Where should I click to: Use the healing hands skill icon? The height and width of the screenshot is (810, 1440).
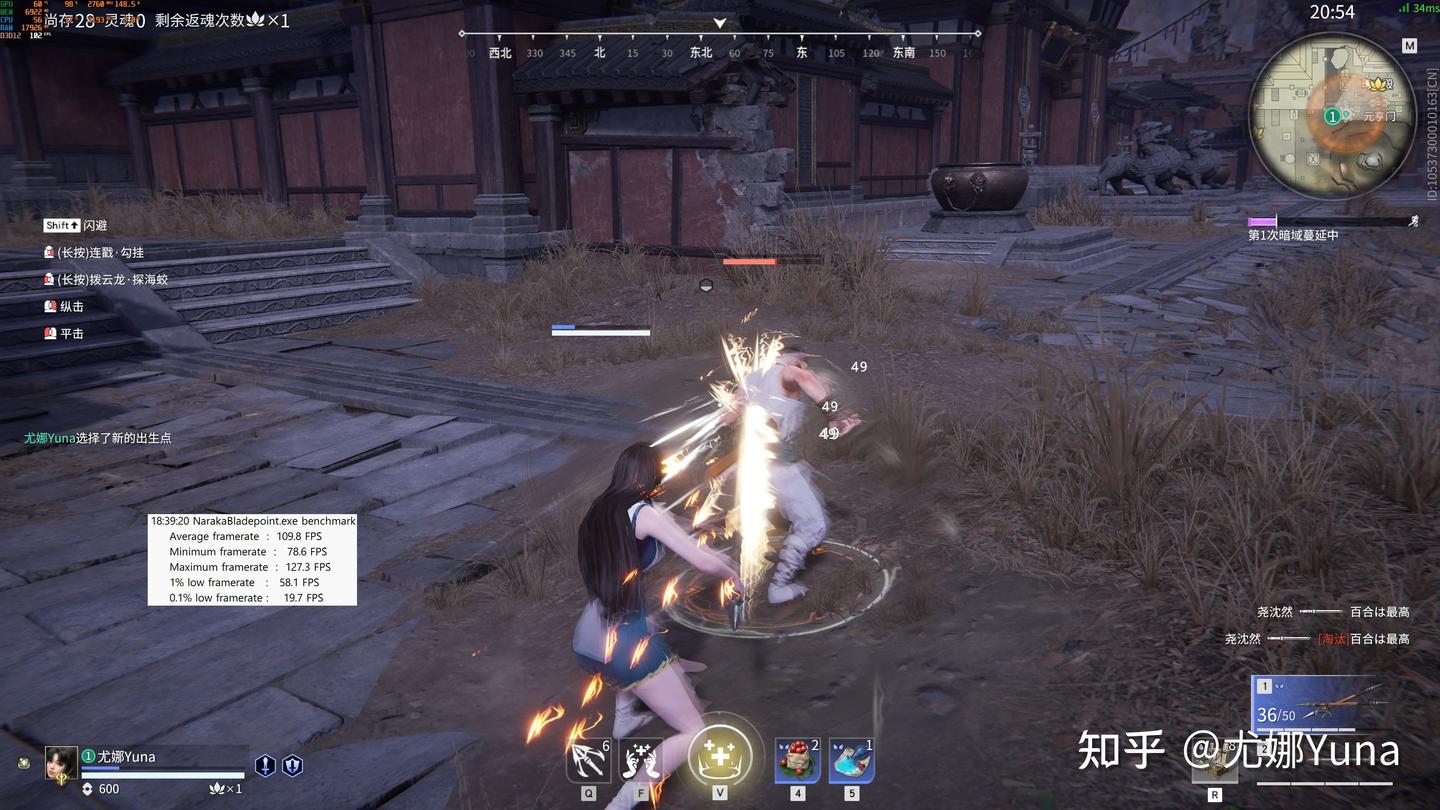click(642, 762)
